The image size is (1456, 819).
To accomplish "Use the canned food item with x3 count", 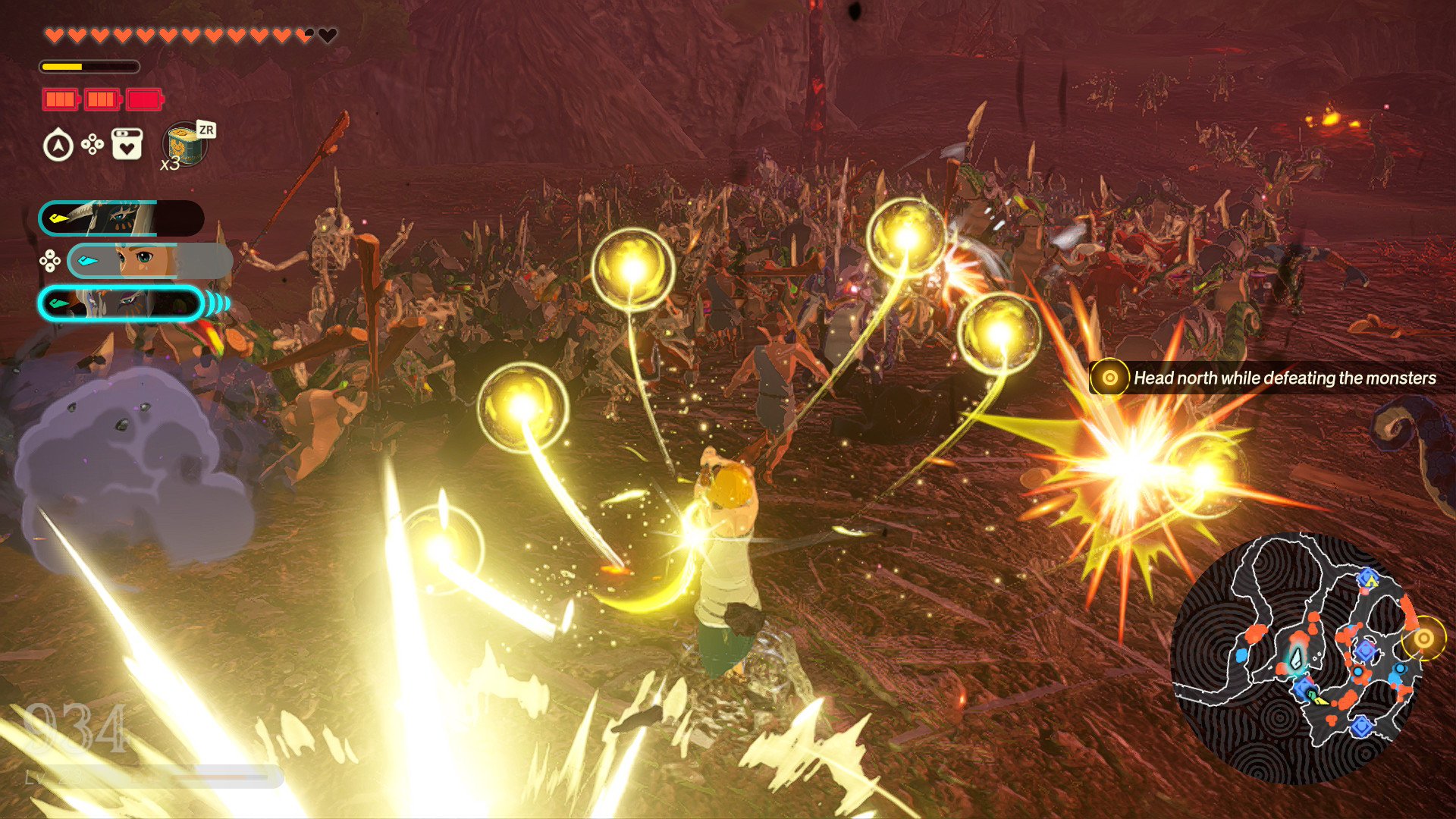I will 185,144.
